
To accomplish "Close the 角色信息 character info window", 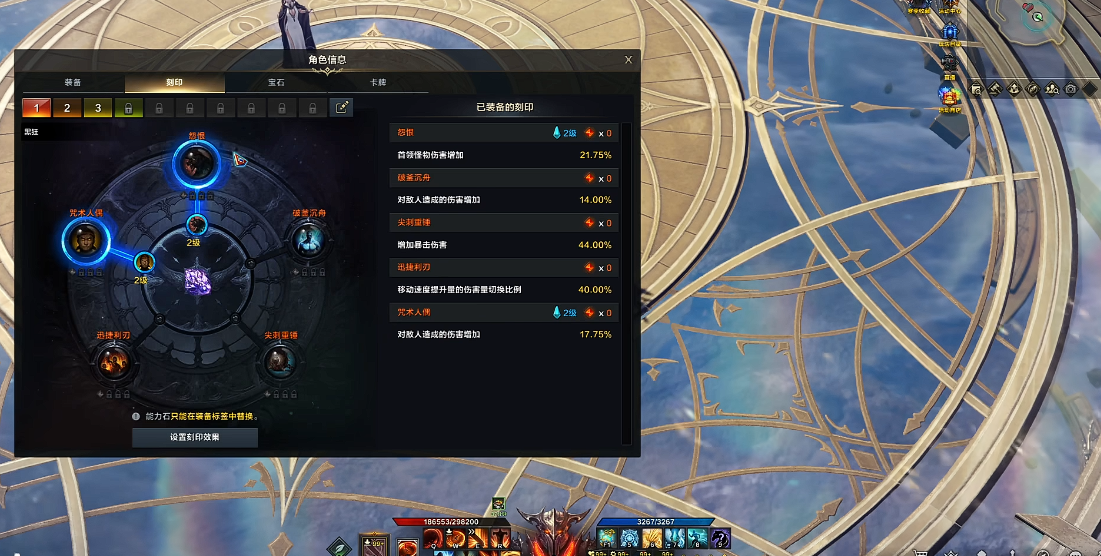I will pyautogui.click(x=628, y=59).
